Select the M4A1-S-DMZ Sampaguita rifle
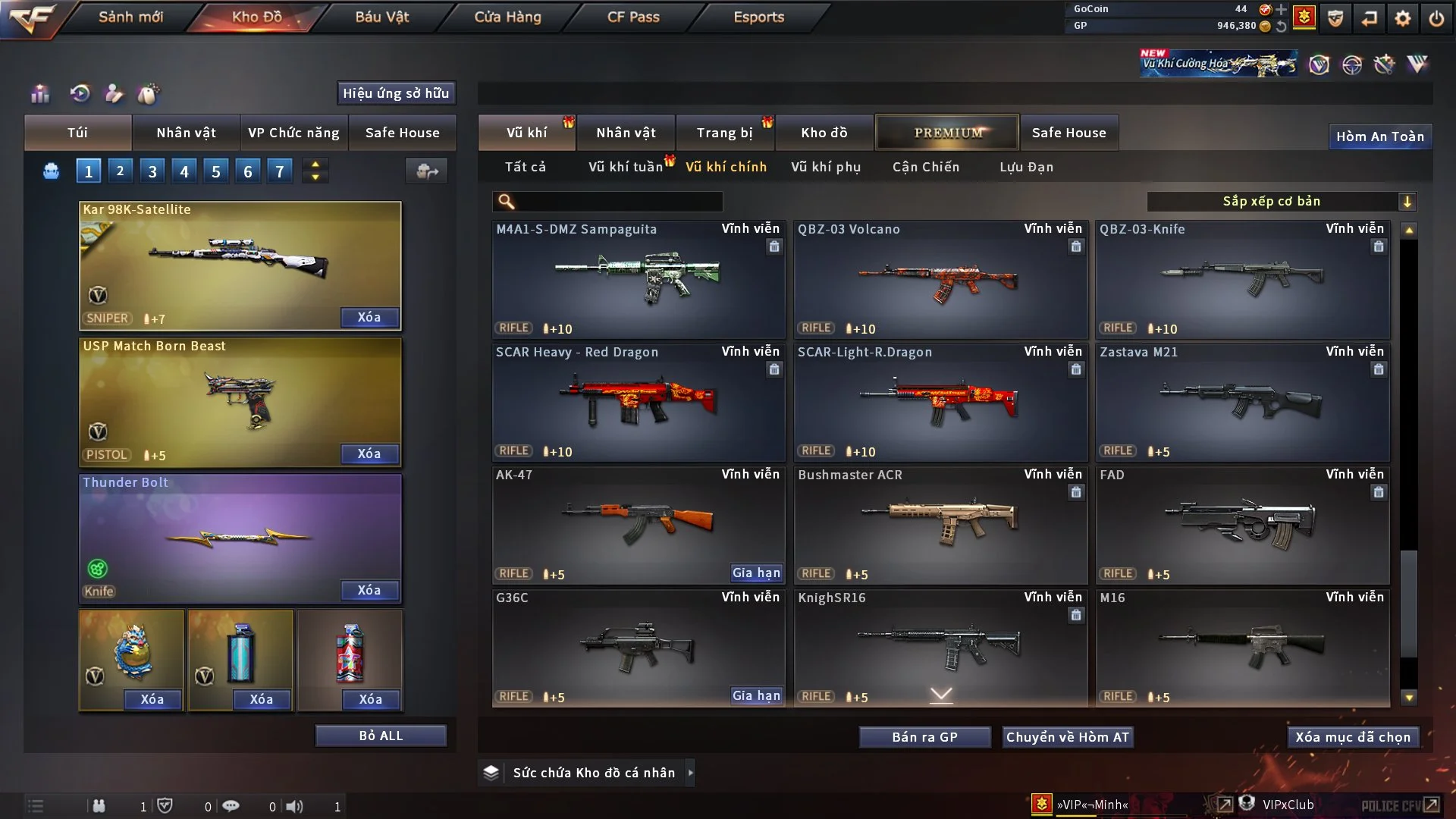Viewport: 1456px width, 819px height. pyautogui.click(x=638, y=279)
